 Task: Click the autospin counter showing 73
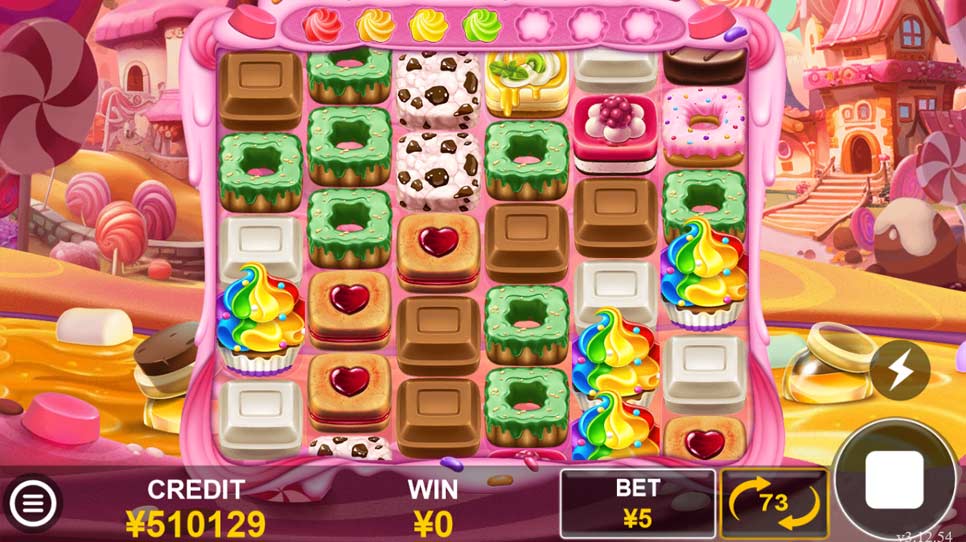tap(773, 503)
